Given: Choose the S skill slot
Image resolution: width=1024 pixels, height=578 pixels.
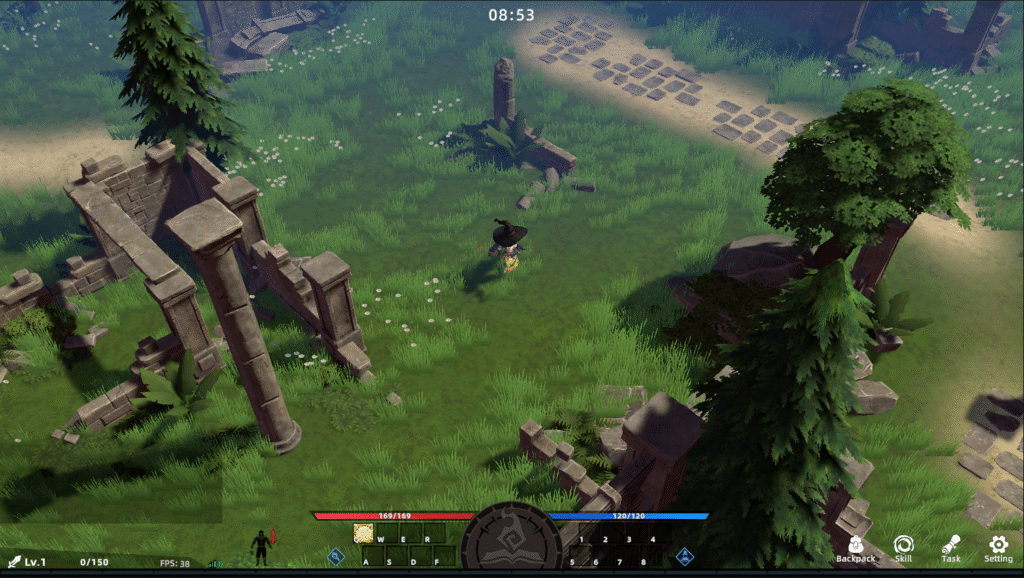Looking at the screenshot, I should pyautogui.click(x=397, y=557).
